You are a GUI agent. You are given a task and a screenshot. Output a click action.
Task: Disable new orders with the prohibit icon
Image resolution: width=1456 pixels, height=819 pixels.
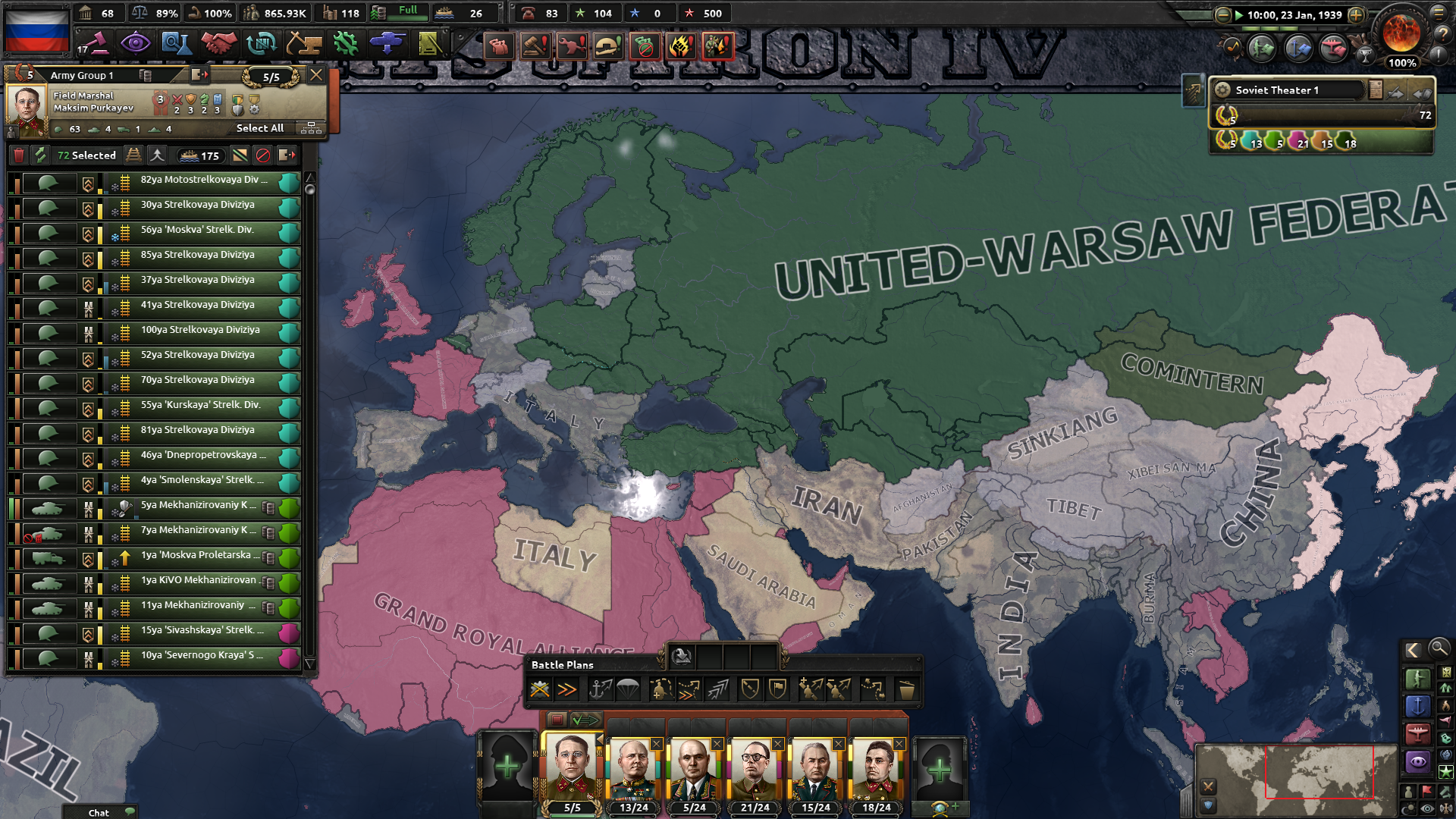pyautogui.click(x=263, y=155)
